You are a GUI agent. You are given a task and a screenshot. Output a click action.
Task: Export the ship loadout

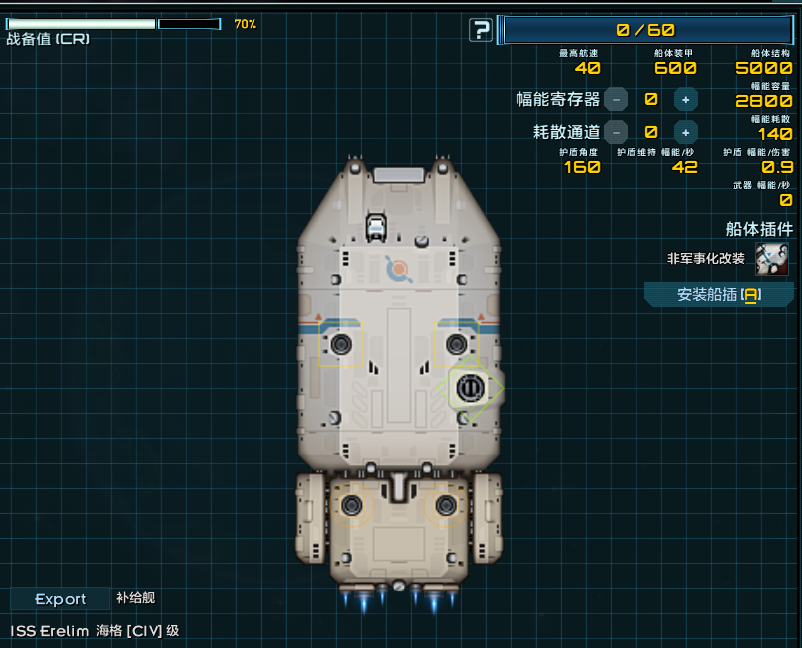tap(61, 599)
